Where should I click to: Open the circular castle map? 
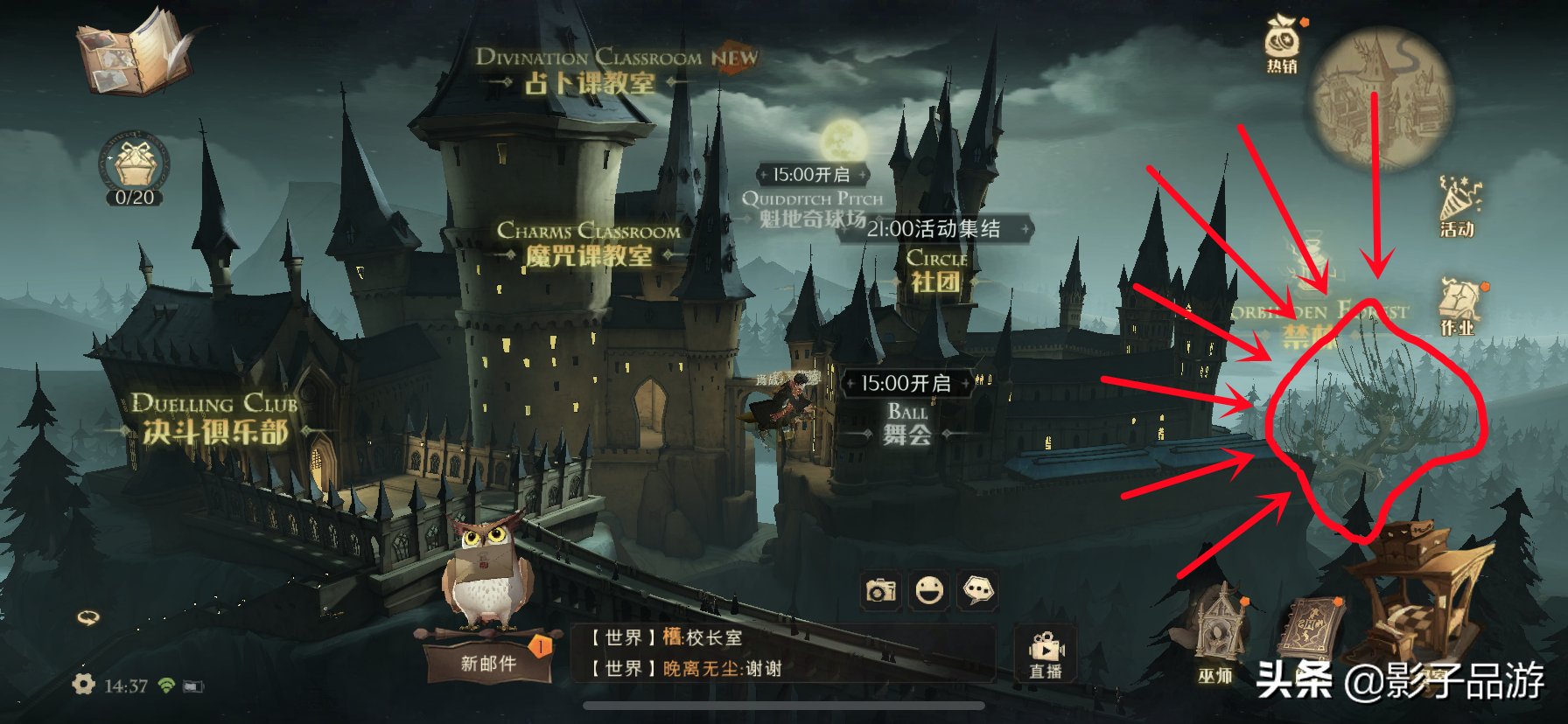pyautogui.click(x=1380, y=98)
